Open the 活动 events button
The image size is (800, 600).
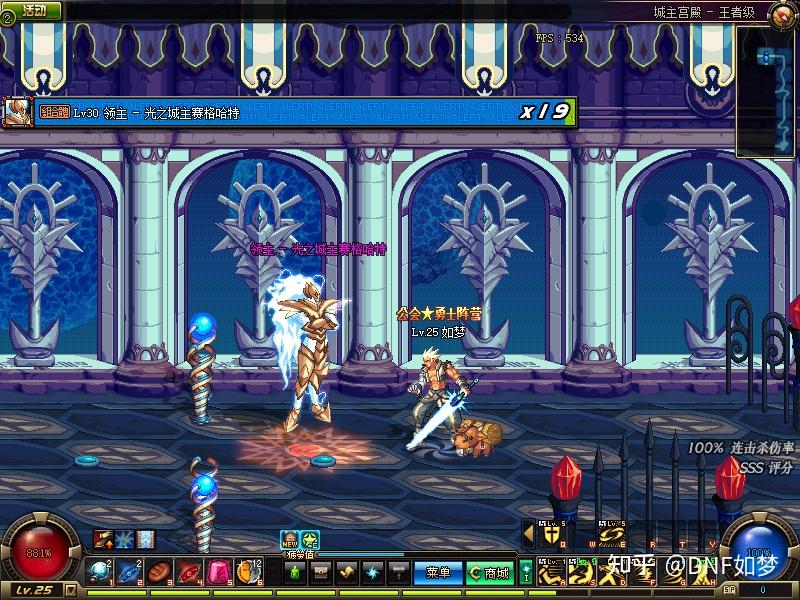pos(34,10)
